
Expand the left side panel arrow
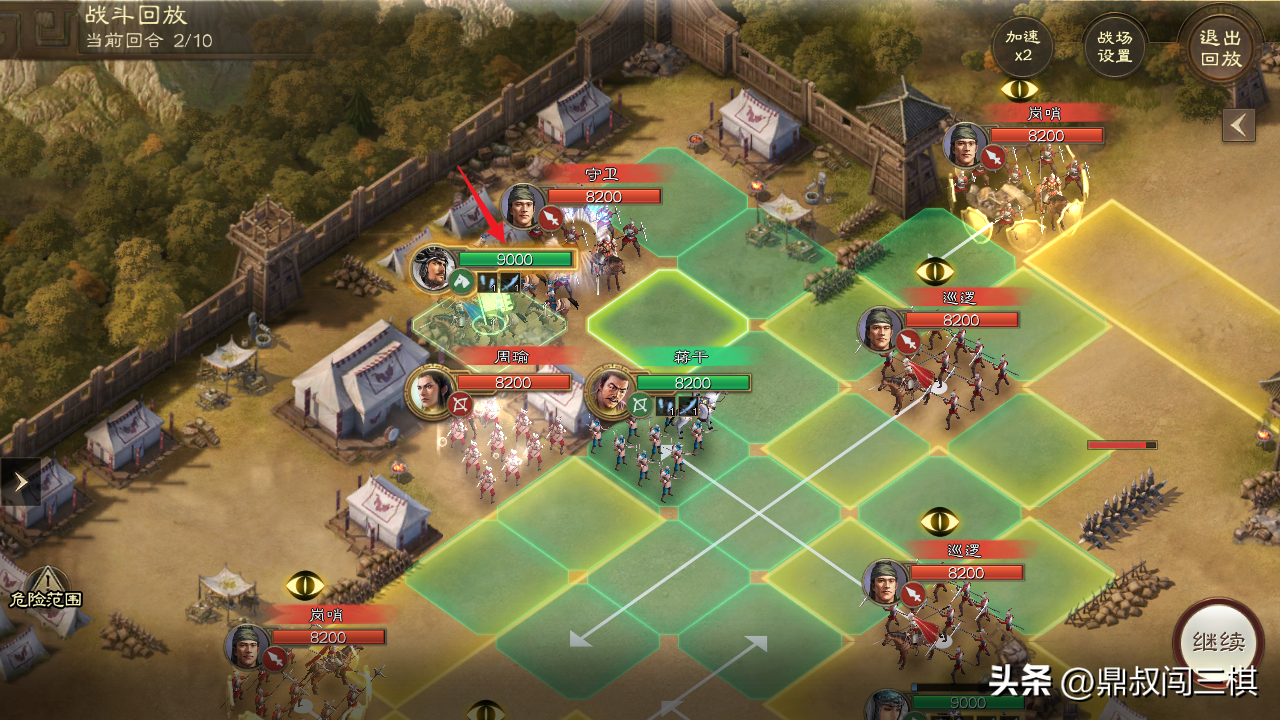coord(20,482)
